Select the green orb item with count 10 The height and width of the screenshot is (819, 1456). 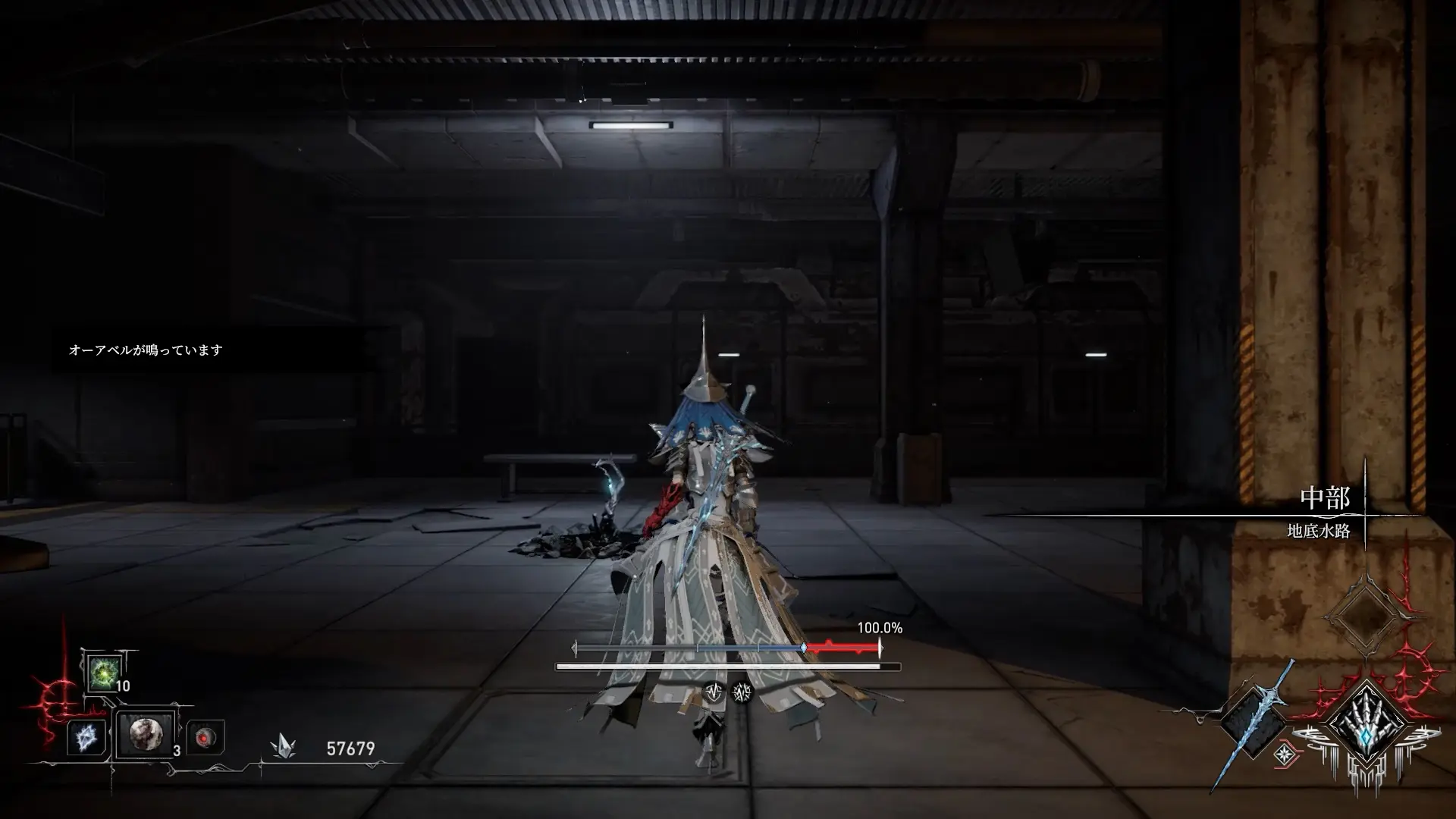[x=102, y=673]
